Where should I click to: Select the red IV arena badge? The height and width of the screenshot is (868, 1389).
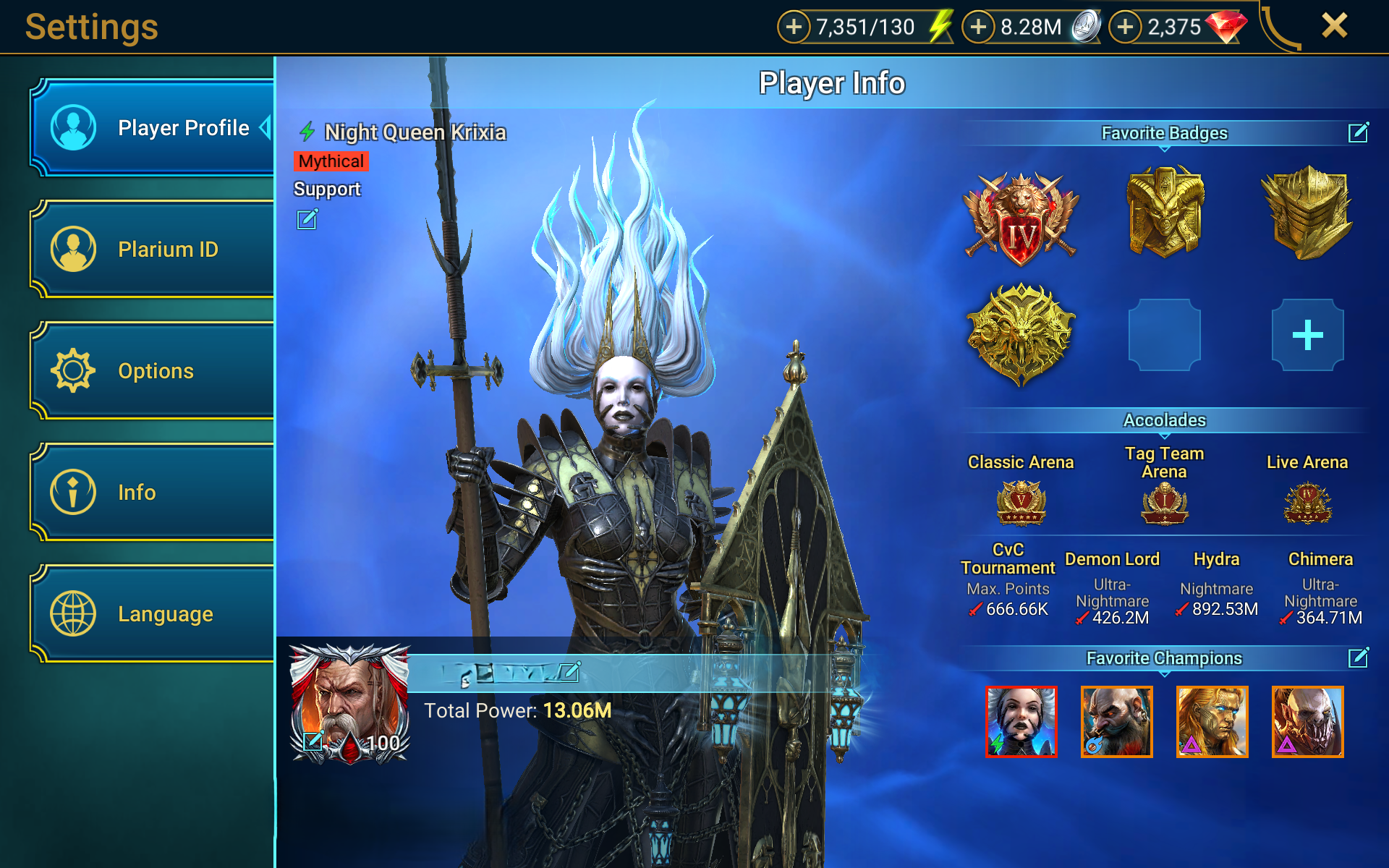[x=1021, y=218]
